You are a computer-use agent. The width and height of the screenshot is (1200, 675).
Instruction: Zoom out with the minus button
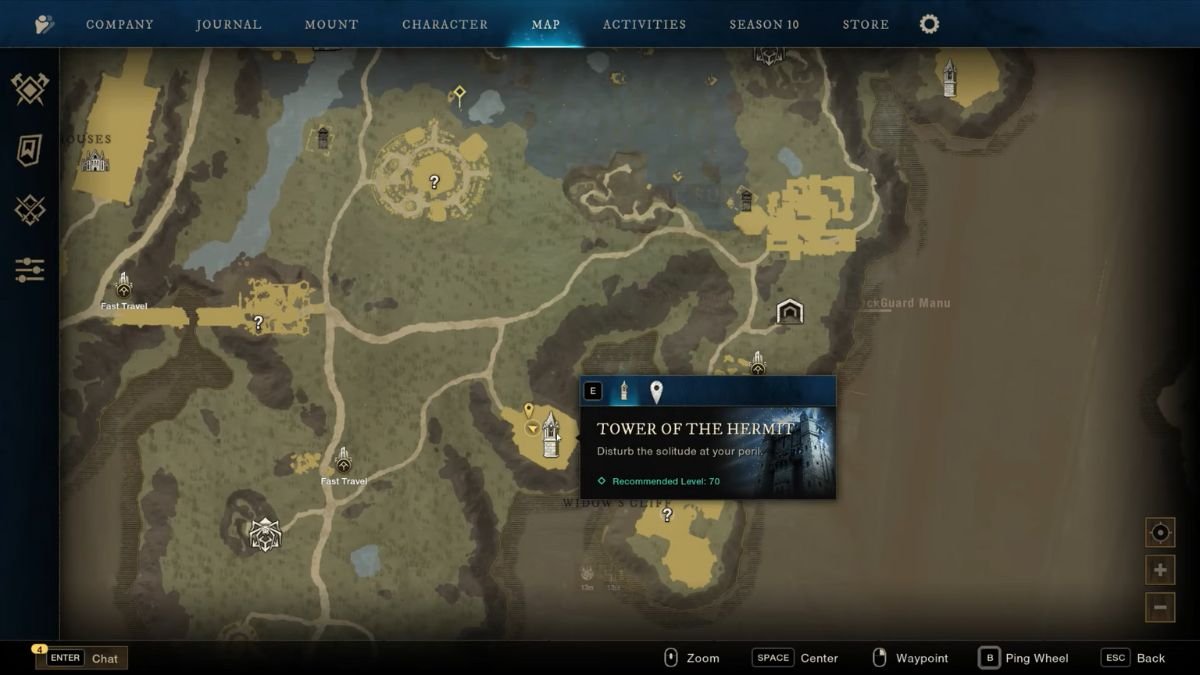pos(1160,607)
